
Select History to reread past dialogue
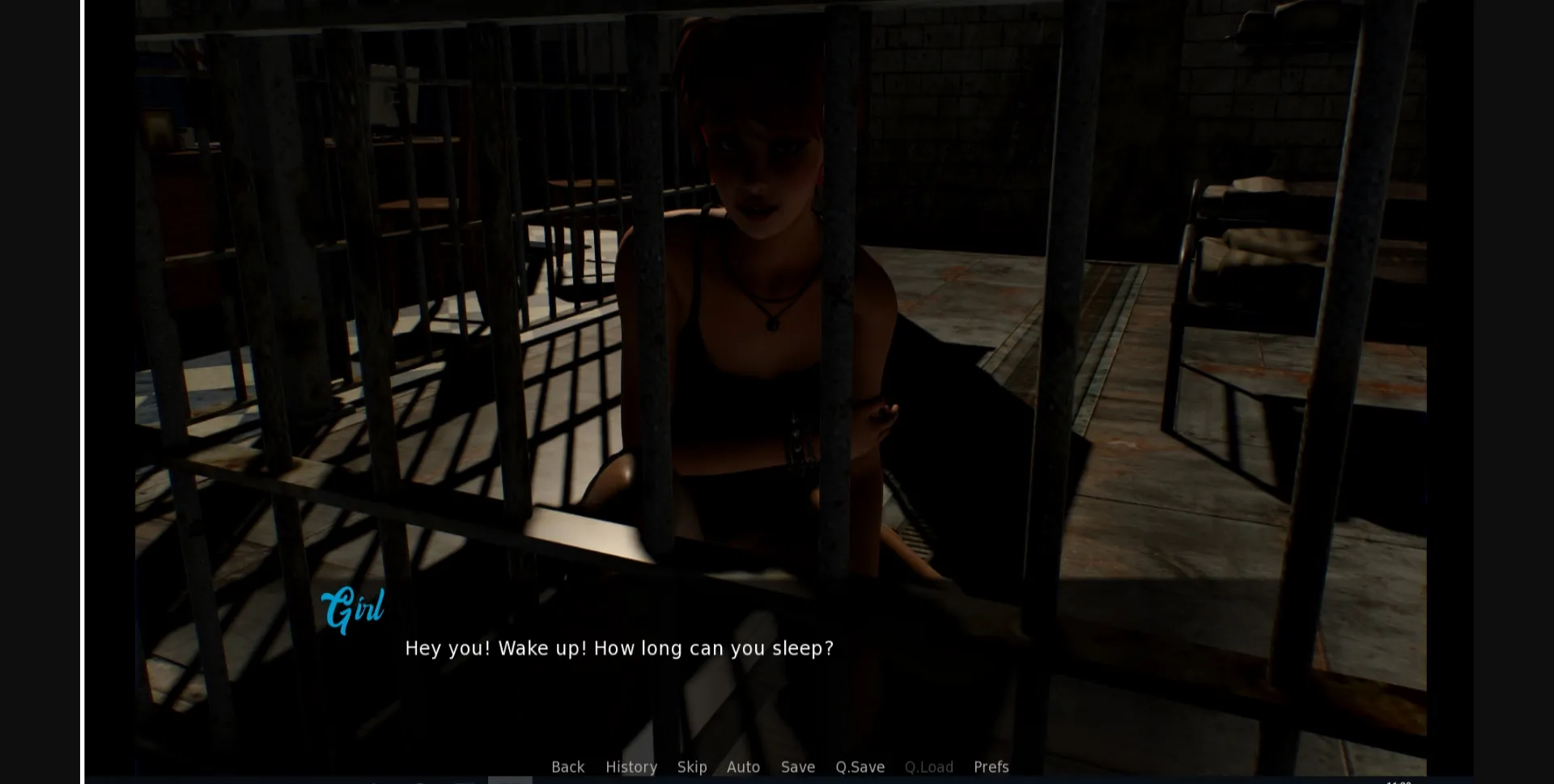[x=631, y=767]
